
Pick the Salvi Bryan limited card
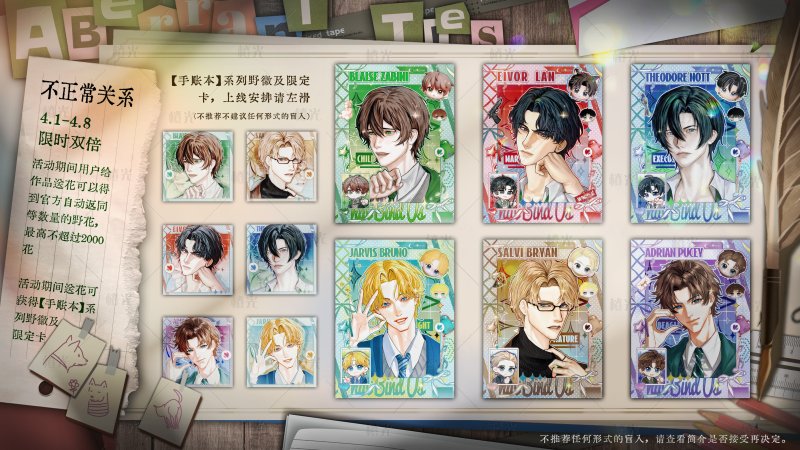[x=540, y=316]
